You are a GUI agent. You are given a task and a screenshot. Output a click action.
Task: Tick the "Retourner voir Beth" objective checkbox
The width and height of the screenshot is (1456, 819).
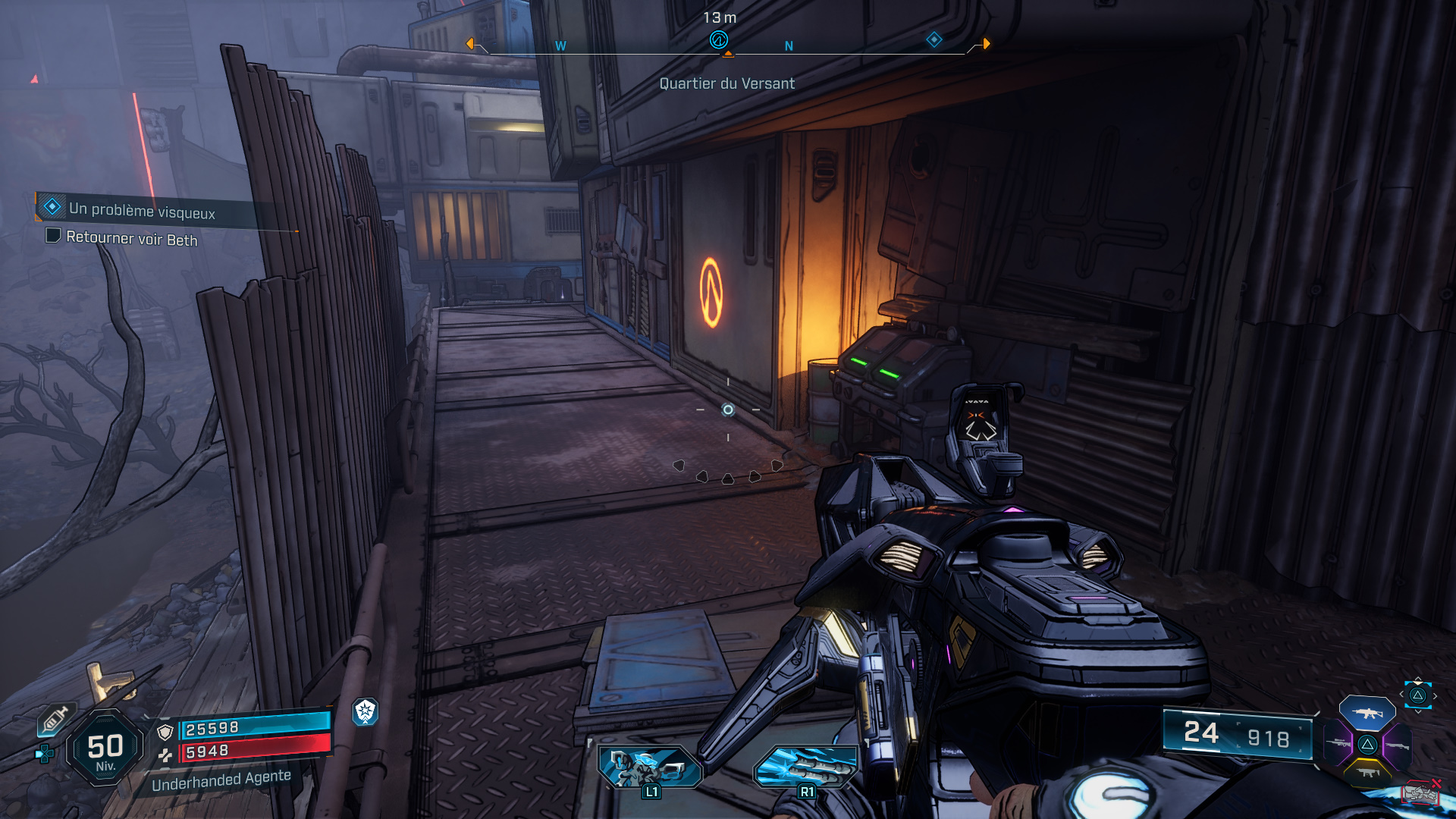53,235
